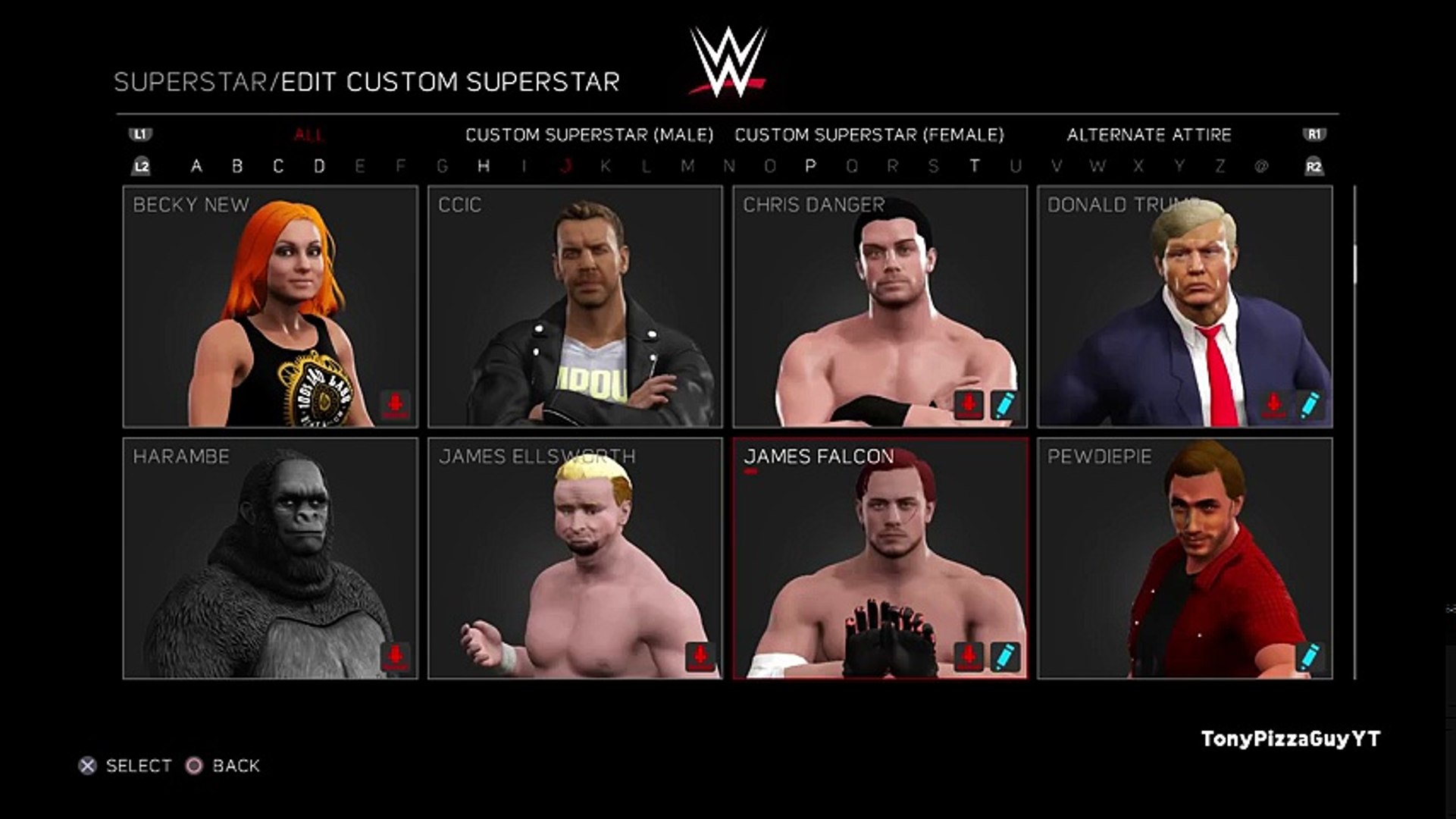Jump to letter A in alphabet filter
The image size is (1456, 819).
[x=196, y=166]
